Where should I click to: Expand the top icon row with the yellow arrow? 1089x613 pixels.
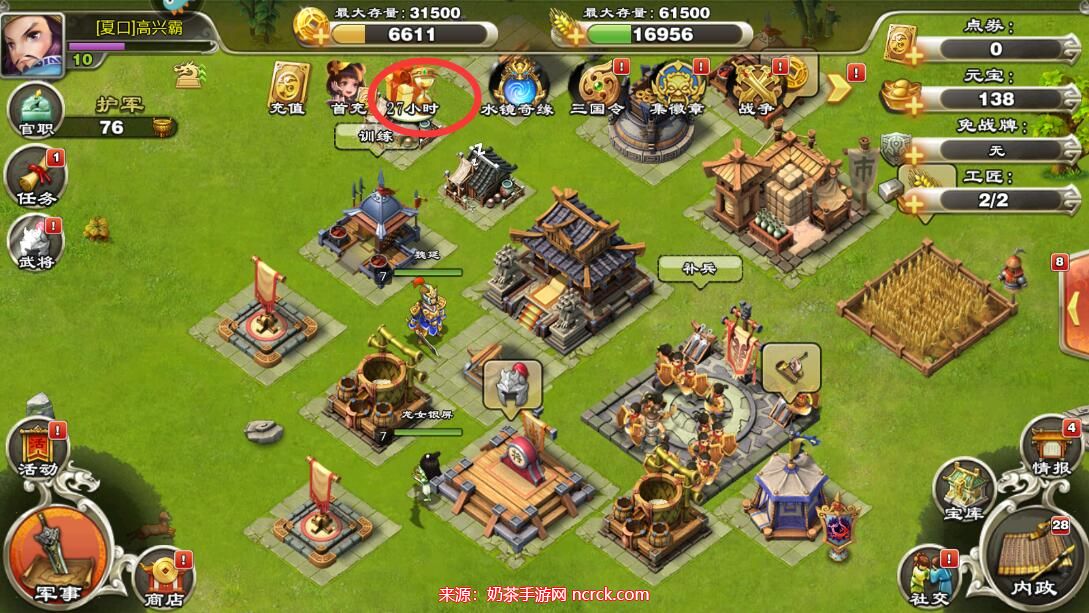click(x=838, y=87)
